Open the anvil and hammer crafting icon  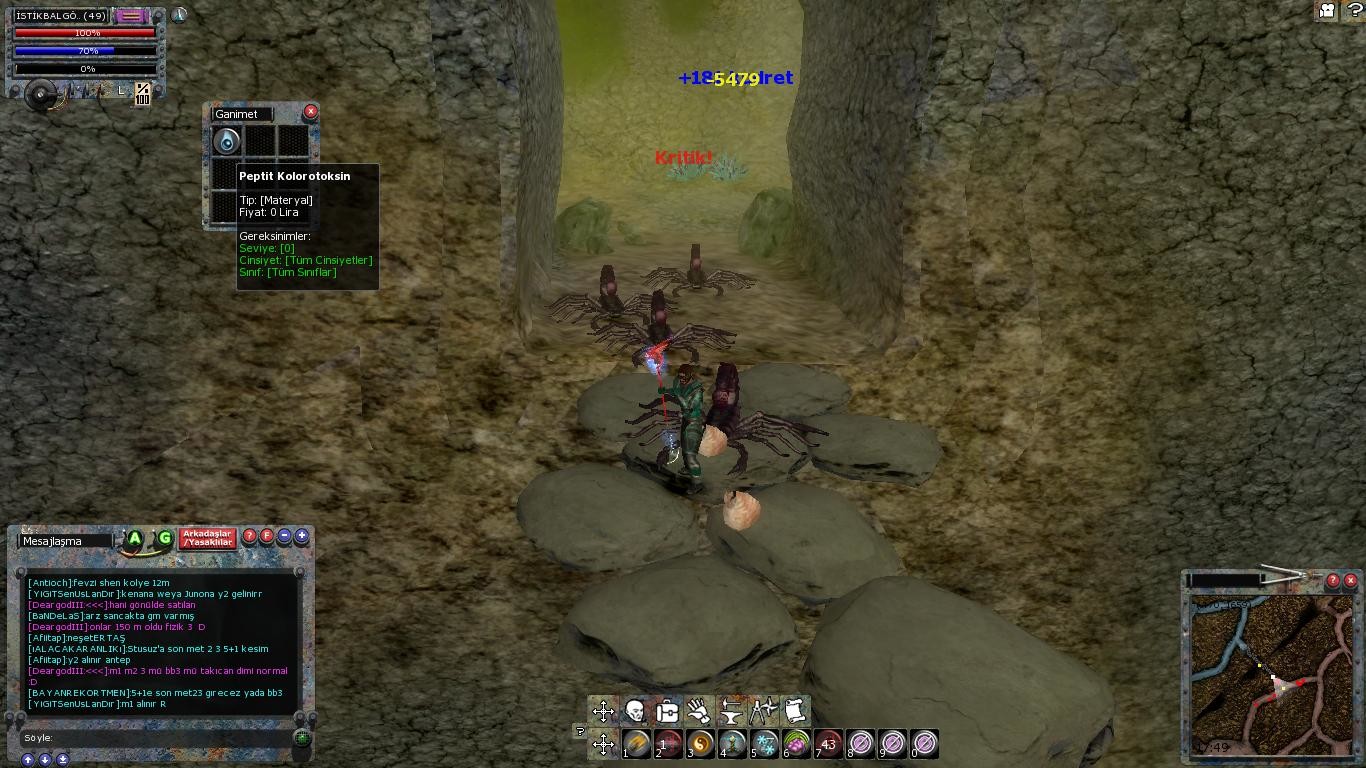tap(731, 711)
